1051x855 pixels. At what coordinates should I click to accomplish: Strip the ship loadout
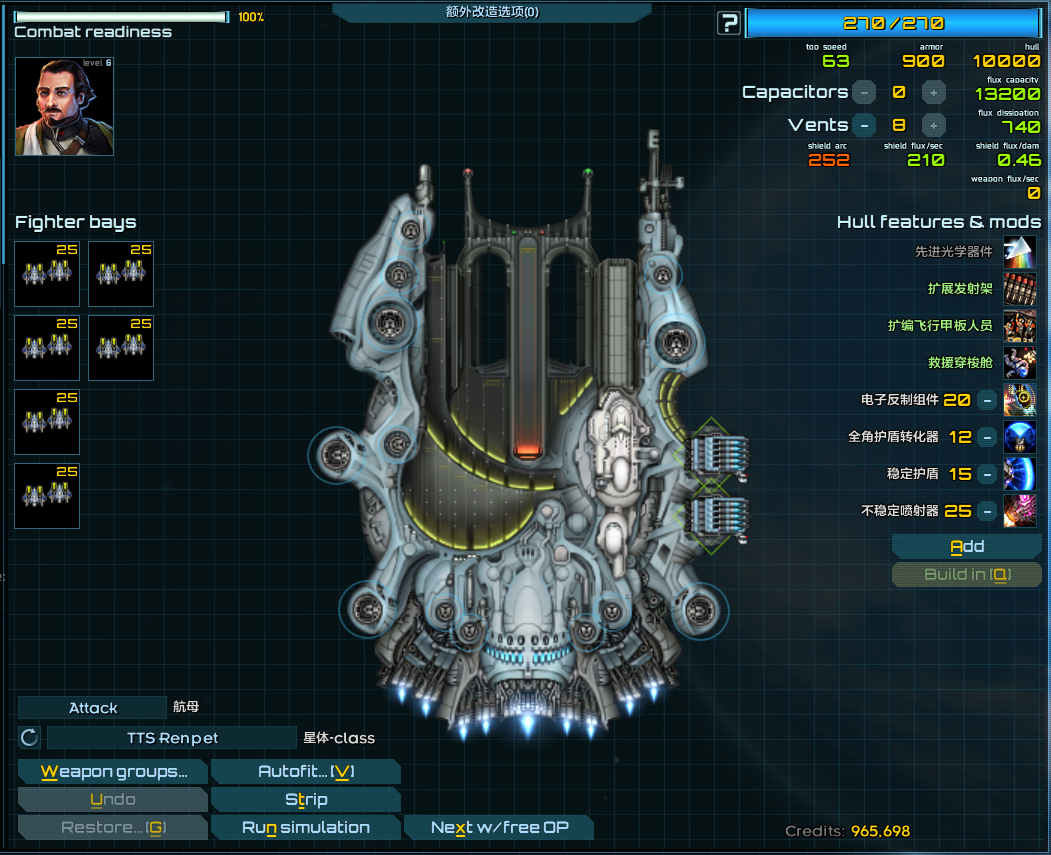coord(306,800)
